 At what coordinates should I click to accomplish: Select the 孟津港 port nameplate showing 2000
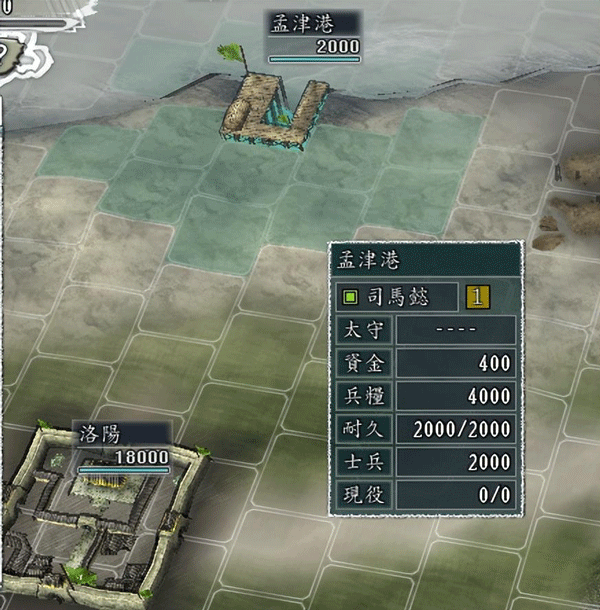click(x=314, y=36)
